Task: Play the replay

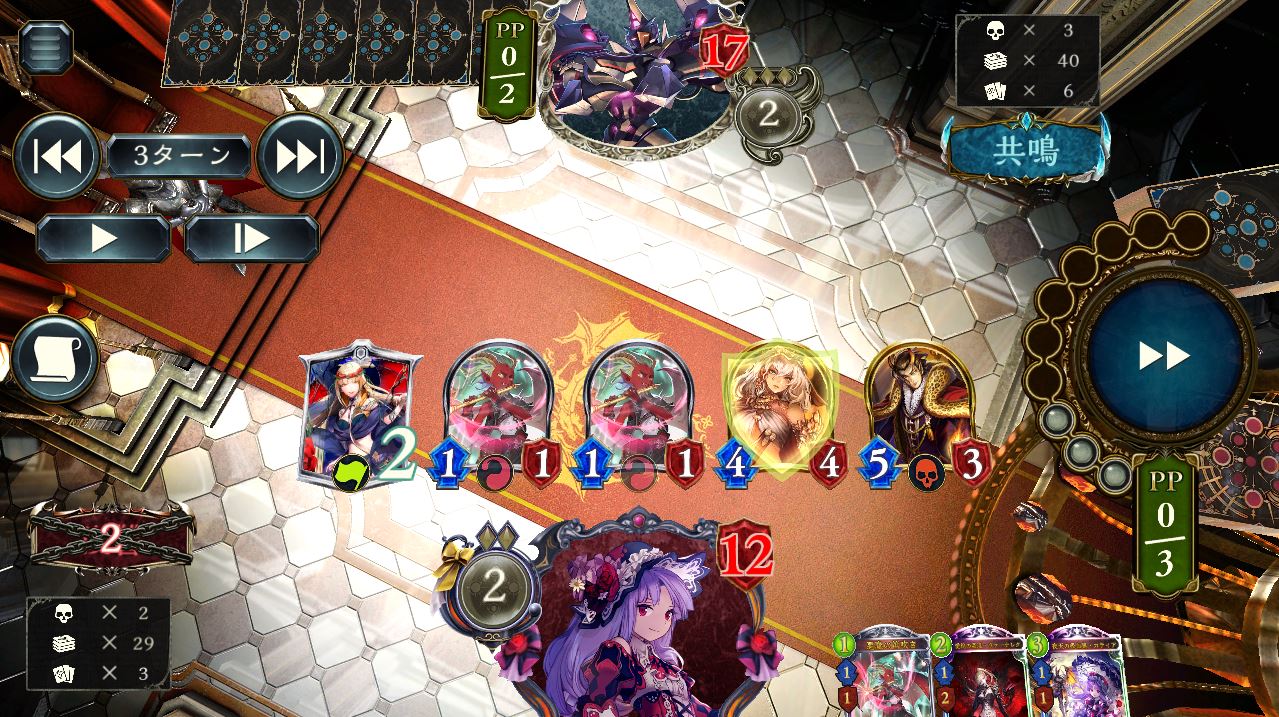Action: 103,239
